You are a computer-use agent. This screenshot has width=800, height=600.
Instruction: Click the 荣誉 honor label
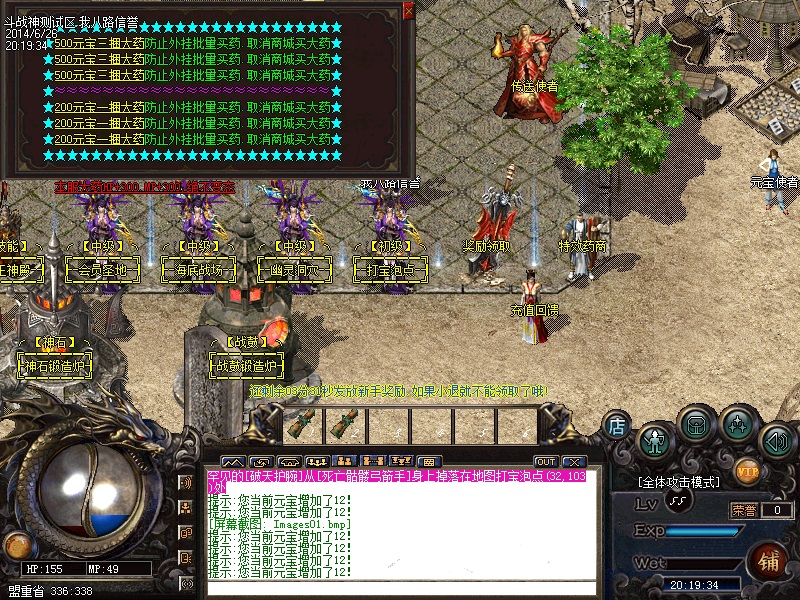[x=744, y=510]
